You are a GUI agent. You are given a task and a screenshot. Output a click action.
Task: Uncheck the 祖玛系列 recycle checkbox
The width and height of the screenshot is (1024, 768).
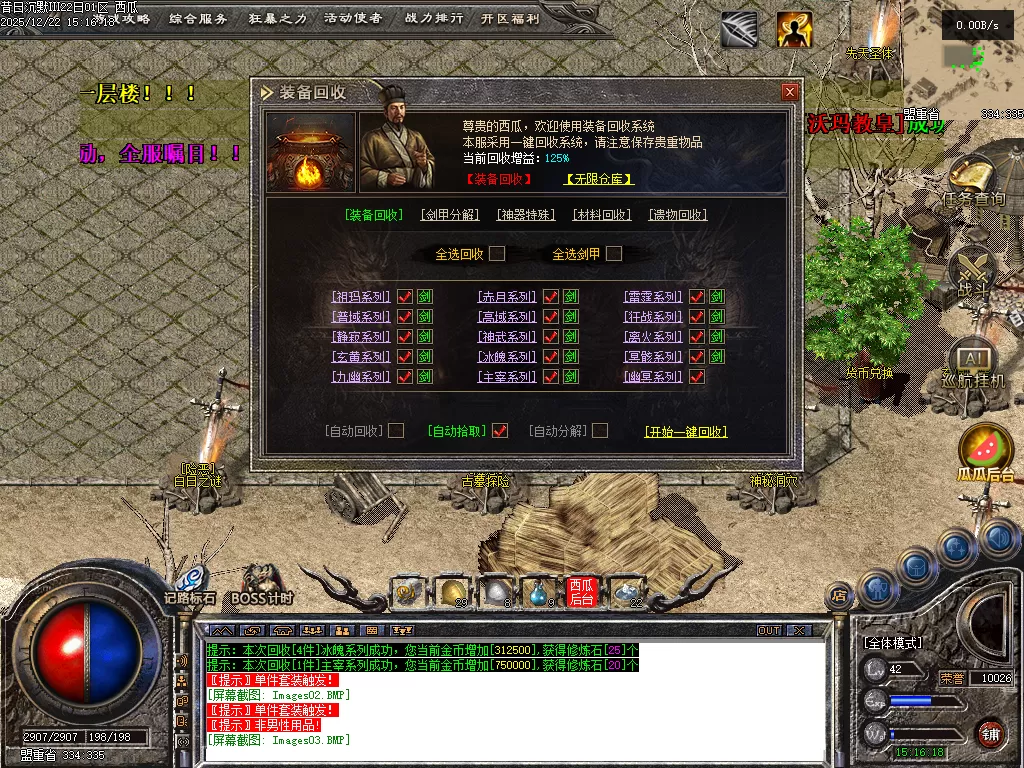[405, 297]
